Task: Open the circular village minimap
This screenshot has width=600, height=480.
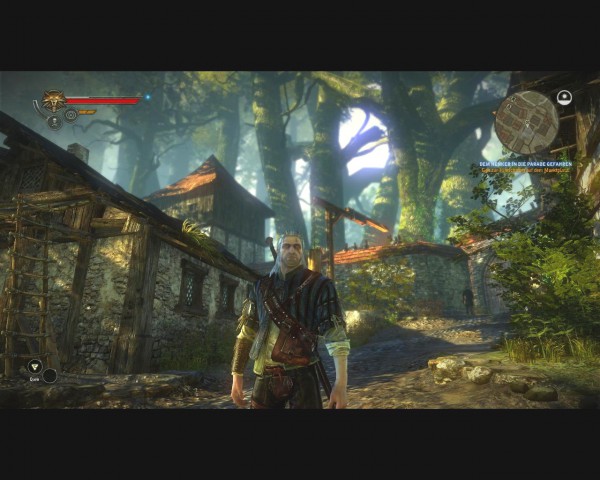Action: pos(526,122)
